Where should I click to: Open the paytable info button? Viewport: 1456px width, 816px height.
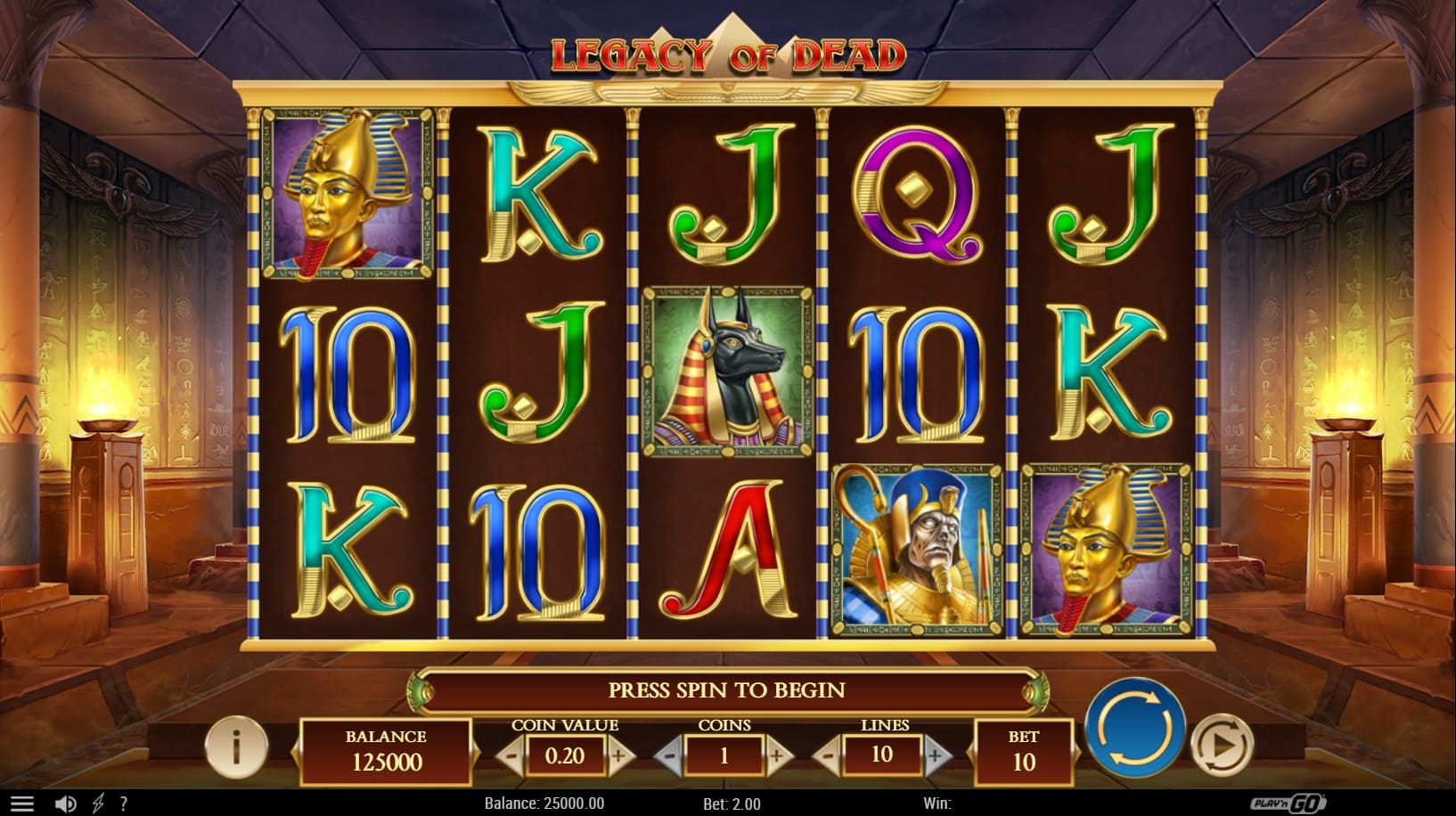click(236, 747)
